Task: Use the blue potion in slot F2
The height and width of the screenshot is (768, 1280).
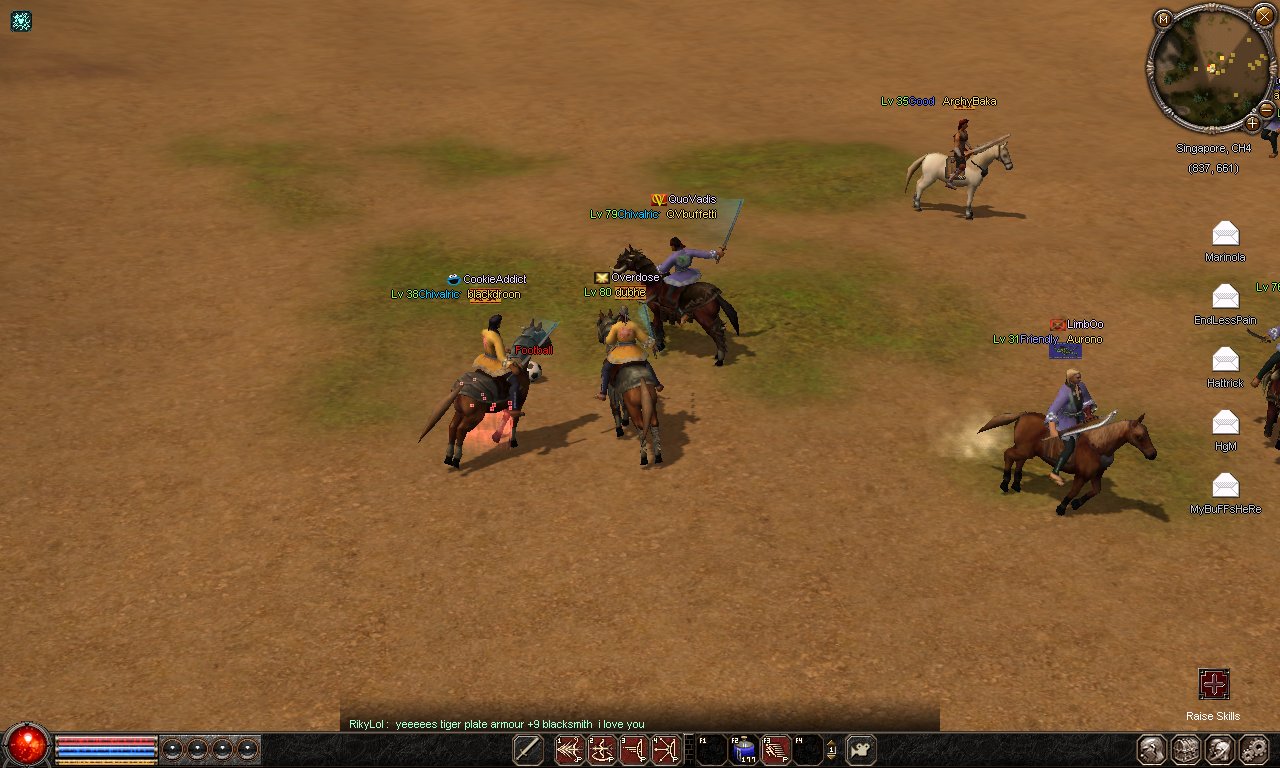Action: point(743,750)
